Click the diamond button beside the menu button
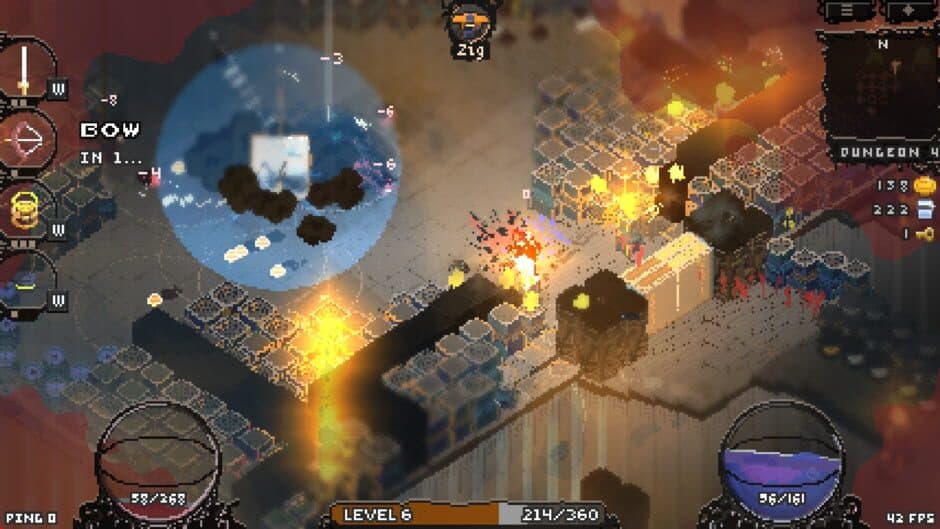 coord(904,10)
